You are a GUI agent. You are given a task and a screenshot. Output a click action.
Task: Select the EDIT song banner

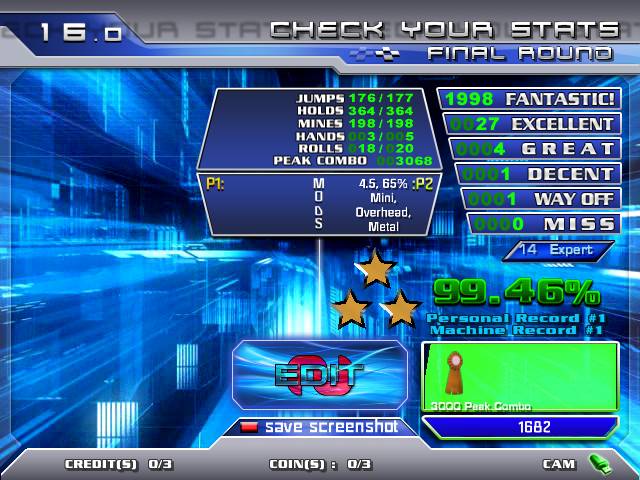pos(320,375)
